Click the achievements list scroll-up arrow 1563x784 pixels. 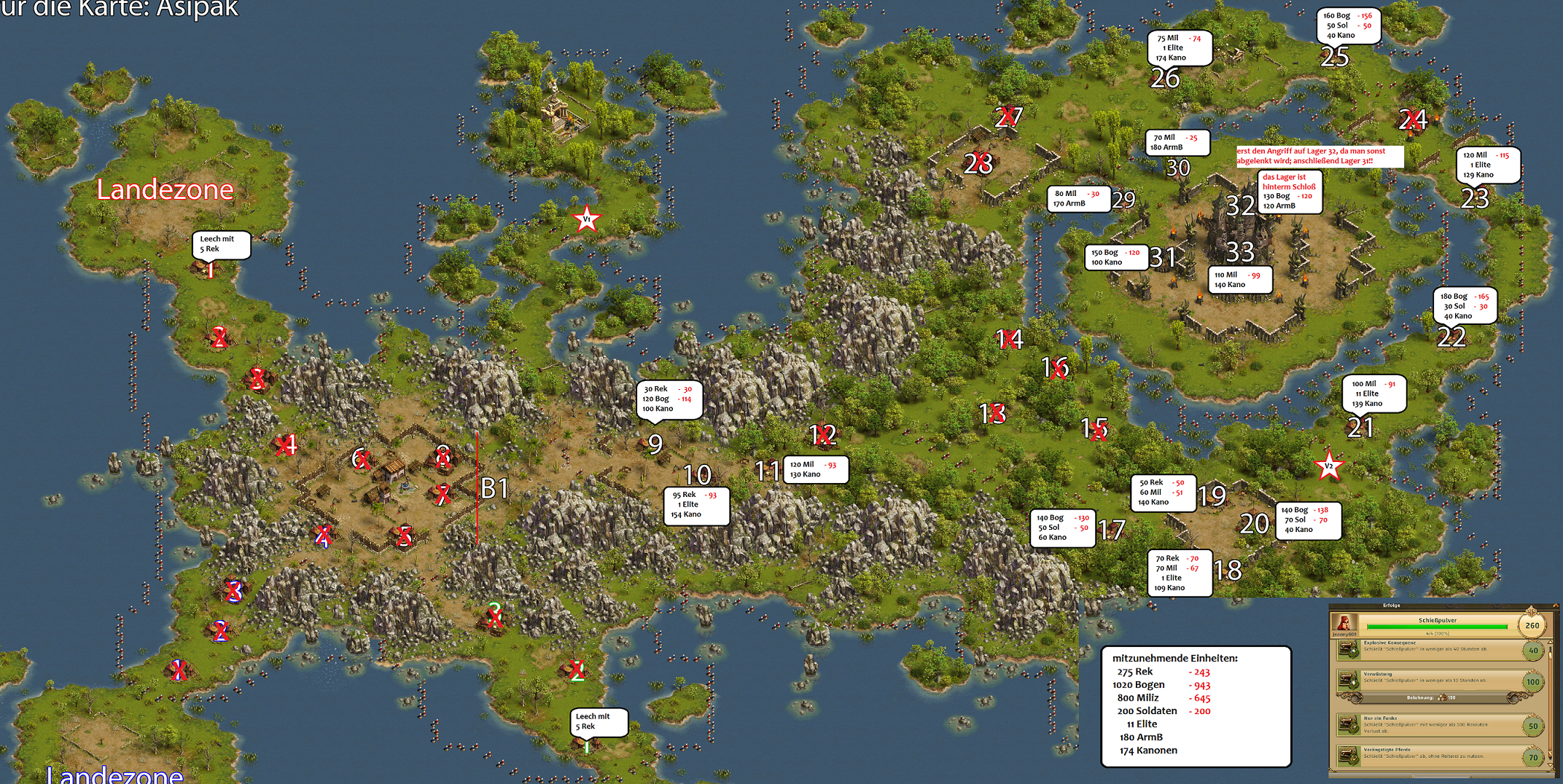click(1551, 643)
